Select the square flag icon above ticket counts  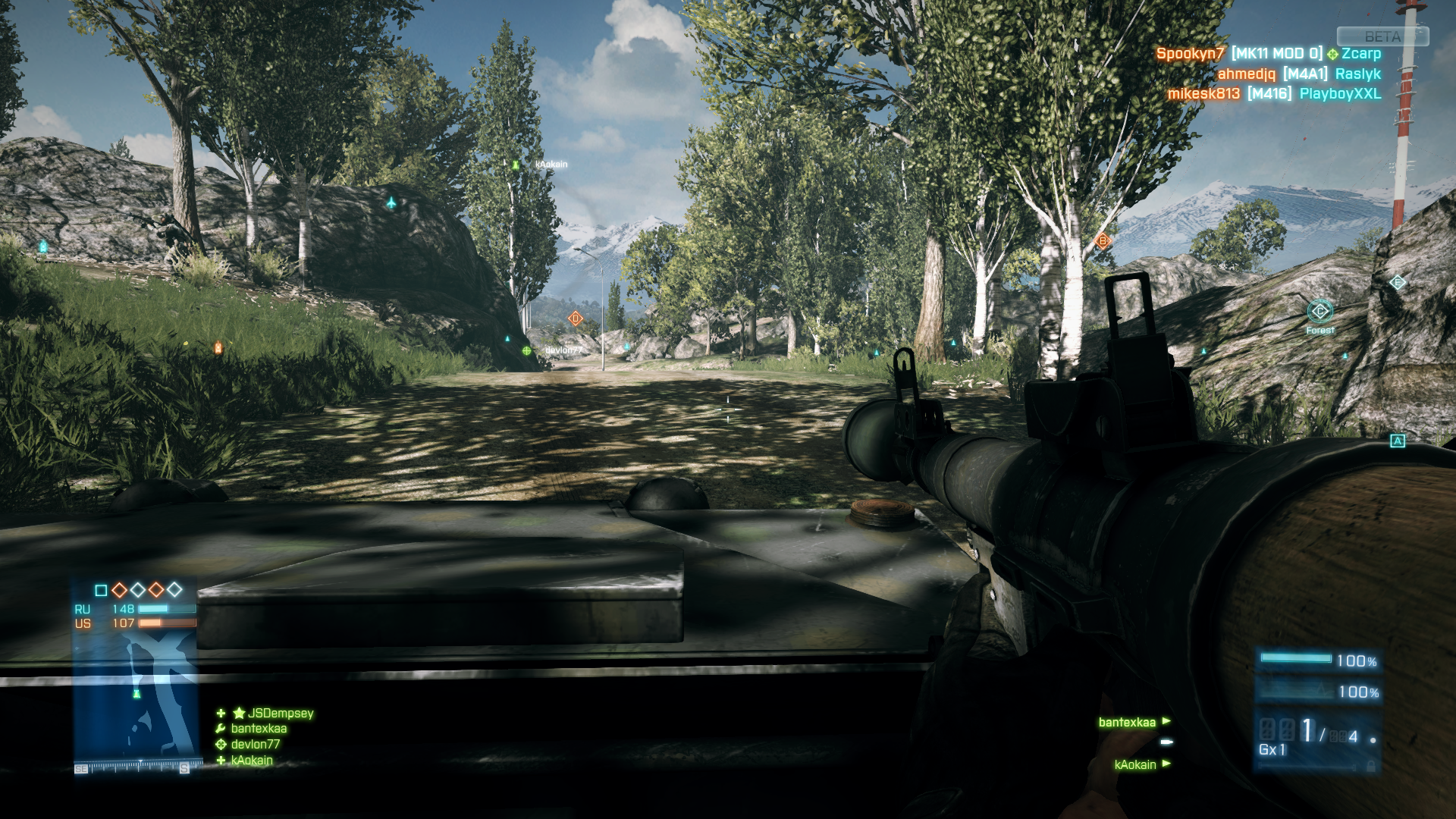(101, 590)
